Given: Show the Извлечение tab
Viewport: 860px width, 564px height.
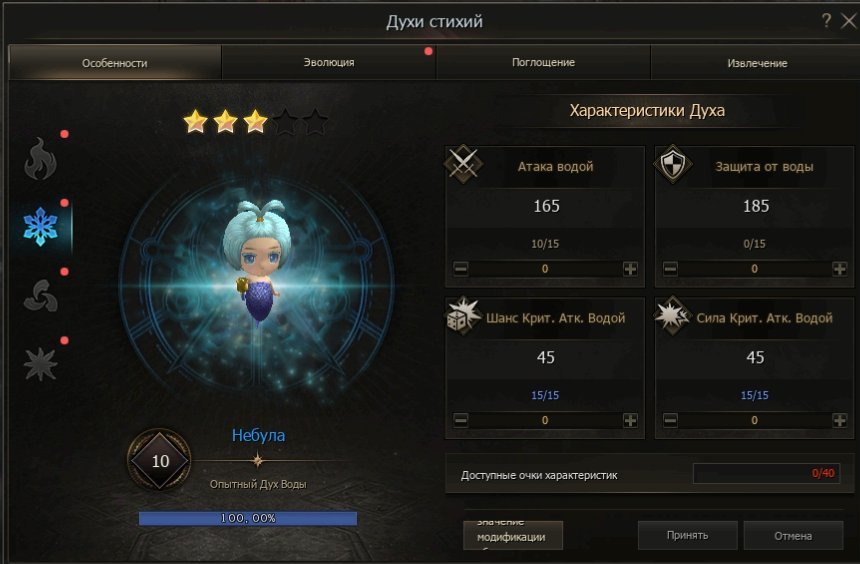Looking at the screenshot, I should pyautogui.click(x=757, y=63).
